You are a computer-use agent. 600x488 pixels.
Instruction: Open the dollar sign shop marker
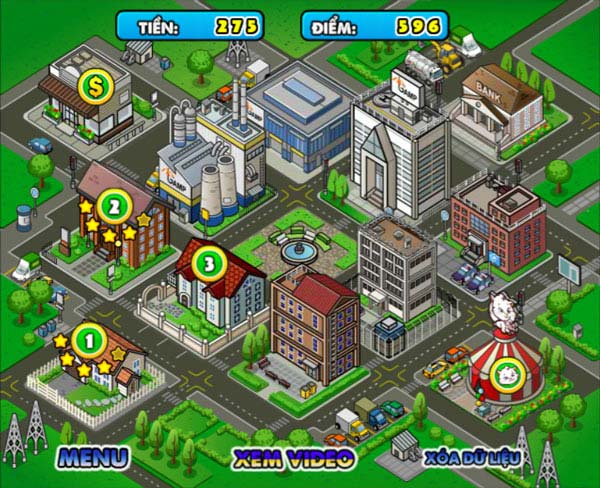tap(97, 84)
